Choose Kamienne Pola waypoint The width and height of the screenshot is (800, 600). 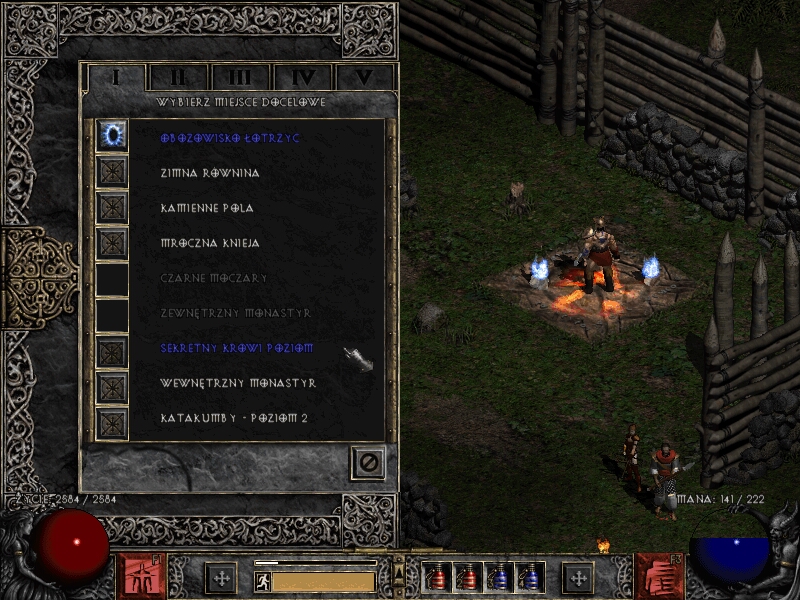(112, 207)
